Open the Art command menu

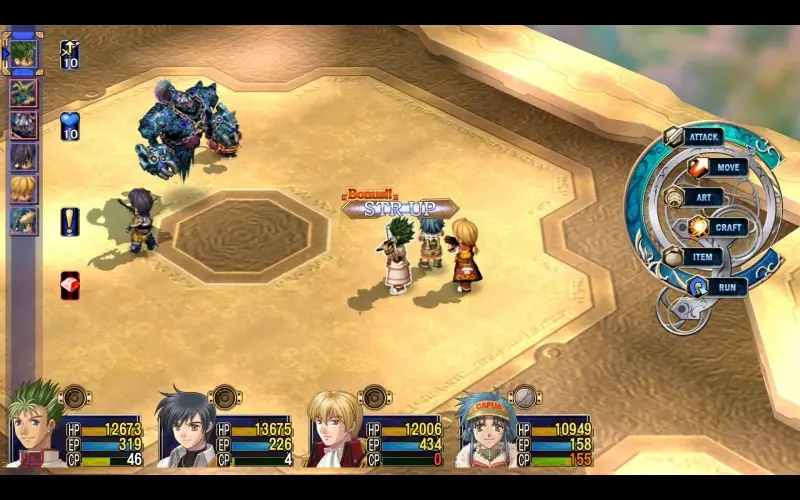click(x=702, y=197)
